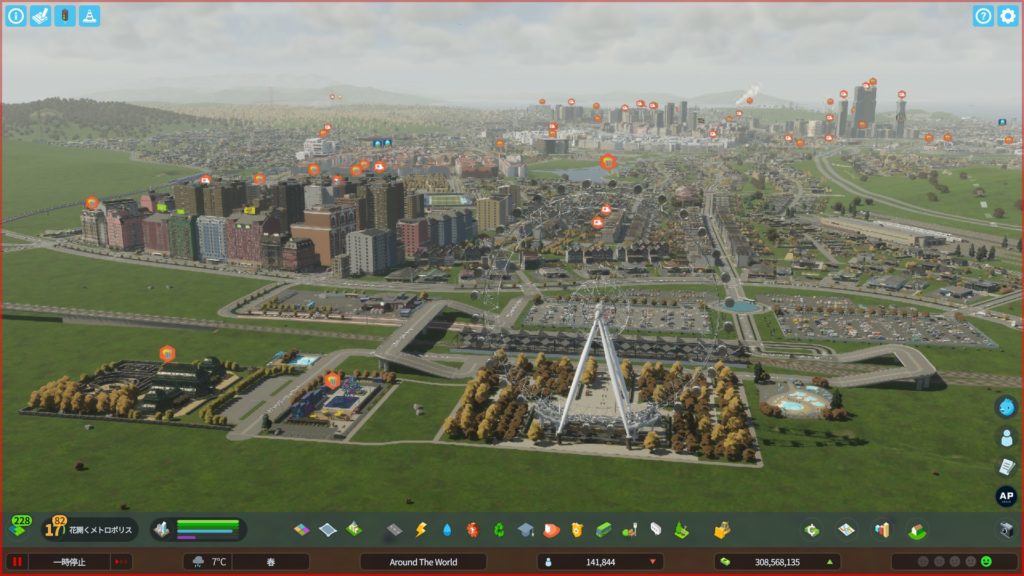Open the settings gear menu
Screen dimensions: 1024x576
[1007, 16]
